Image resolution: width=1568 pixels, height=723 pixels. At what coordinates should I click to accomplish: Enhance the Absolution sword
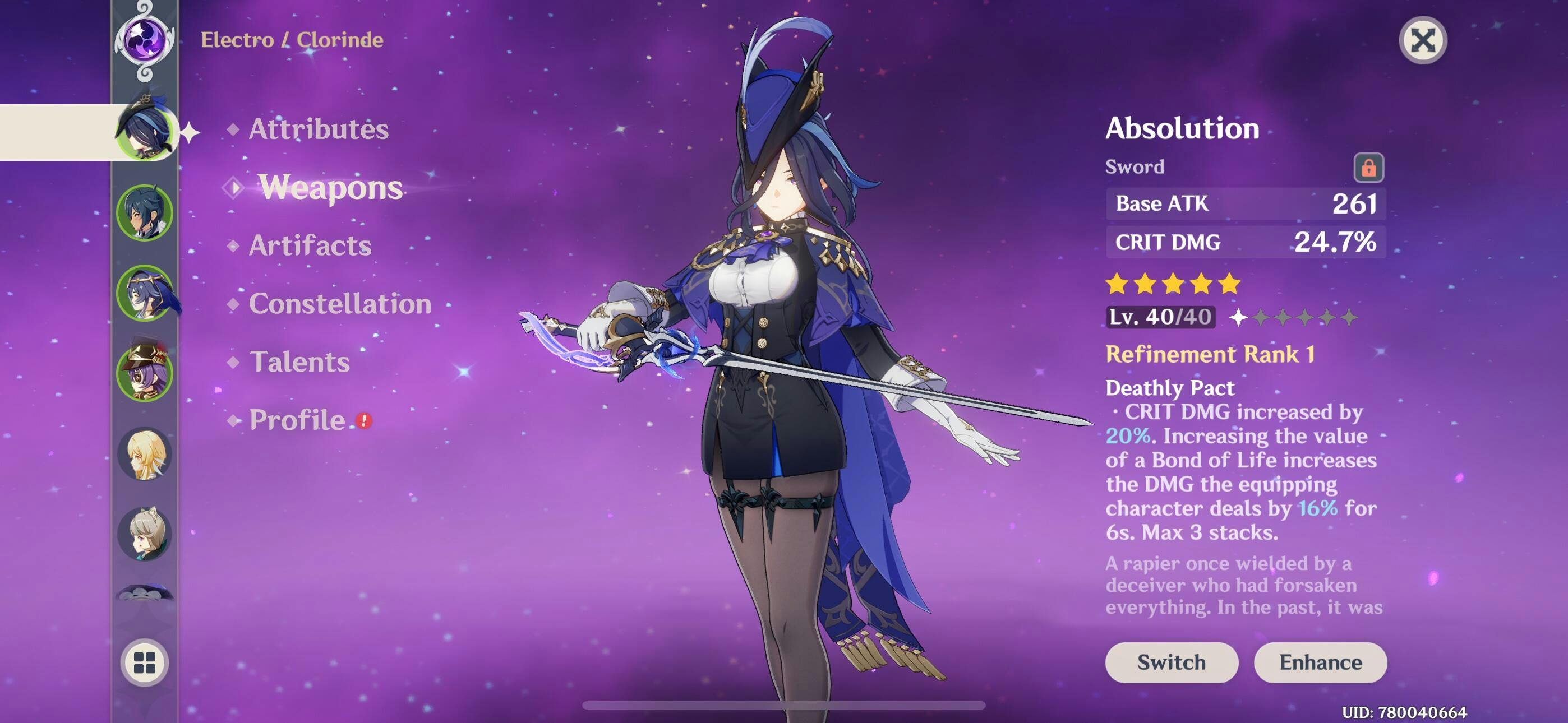1320,662
